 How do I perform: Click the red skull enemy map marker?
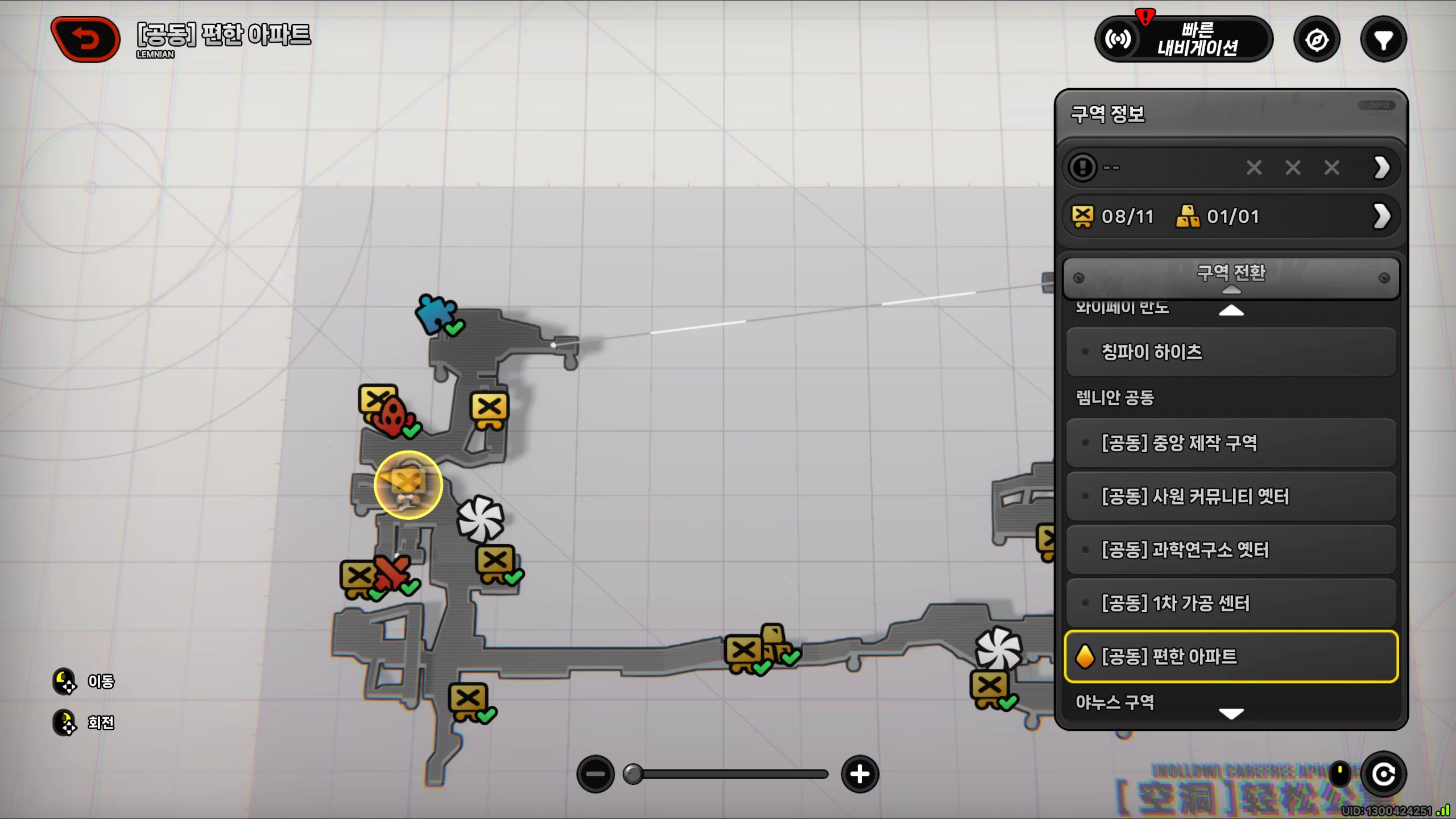[x=392, y=417]
